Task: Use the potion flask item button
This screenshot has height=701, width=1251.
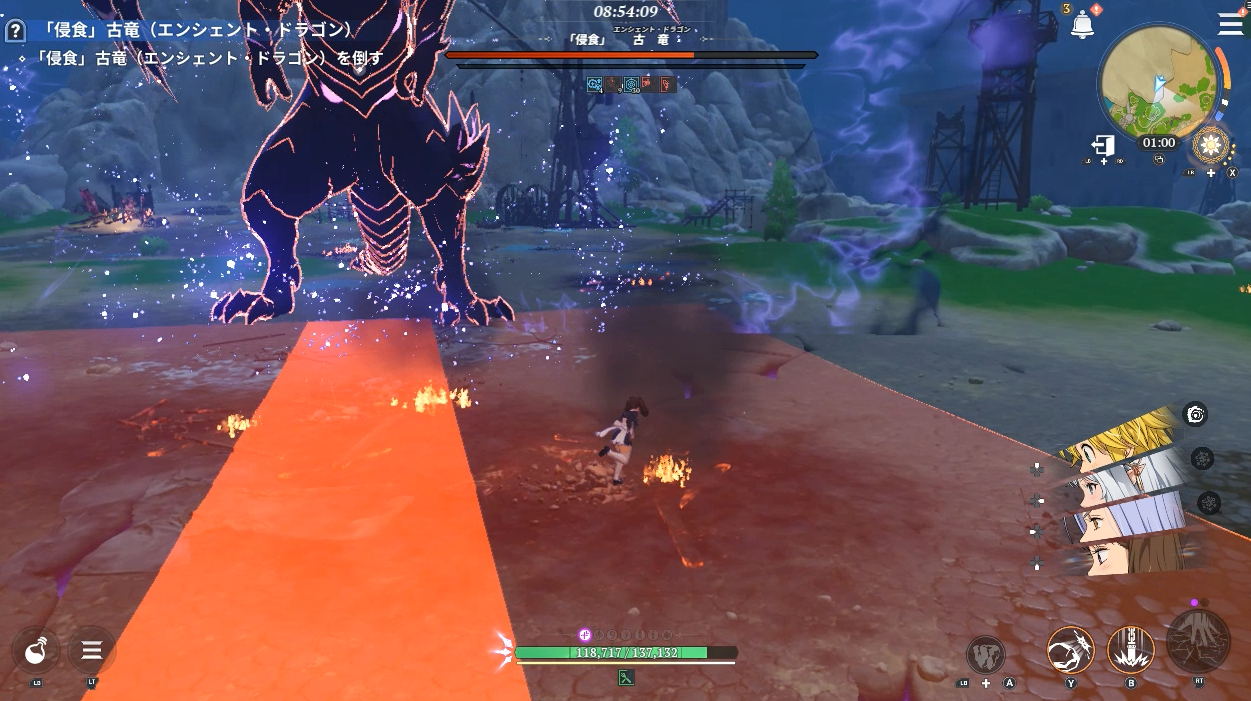Action: (x=36, y=651)
